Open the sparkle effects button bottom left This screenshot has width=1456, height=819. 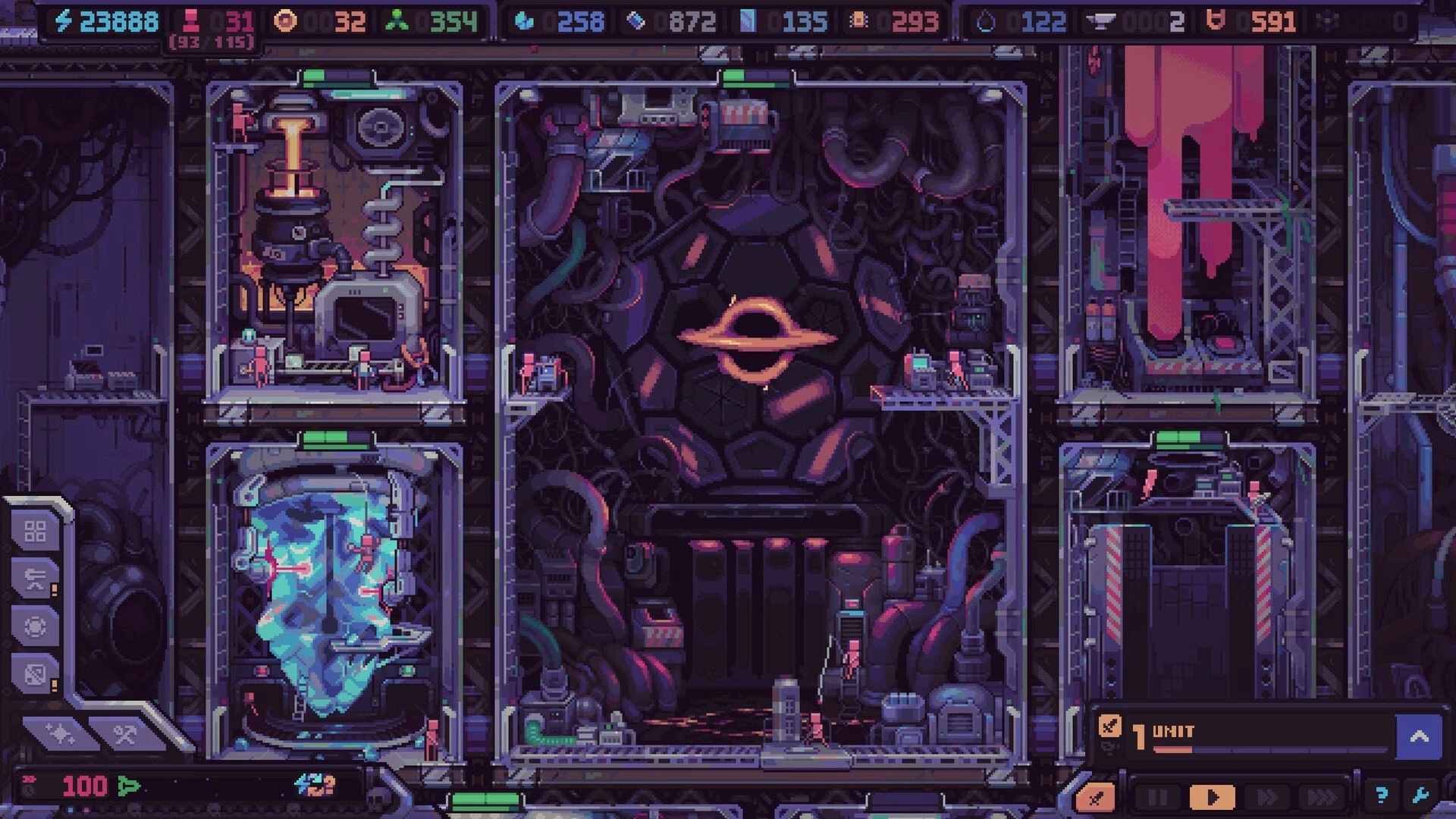tap(59, 733)
